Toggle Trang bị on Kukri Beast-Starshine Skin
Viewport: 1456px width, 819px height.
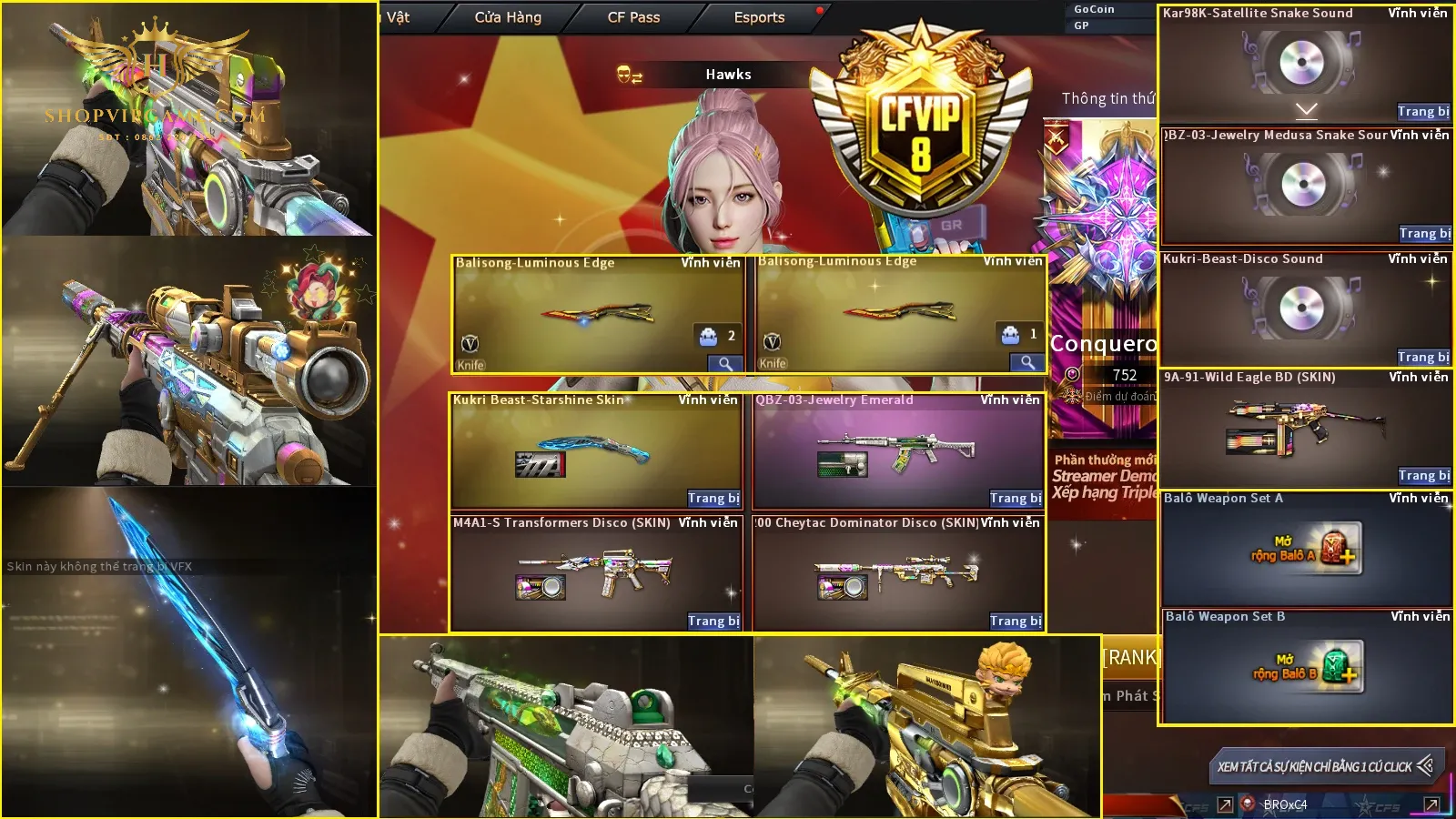tap(716, 499)
